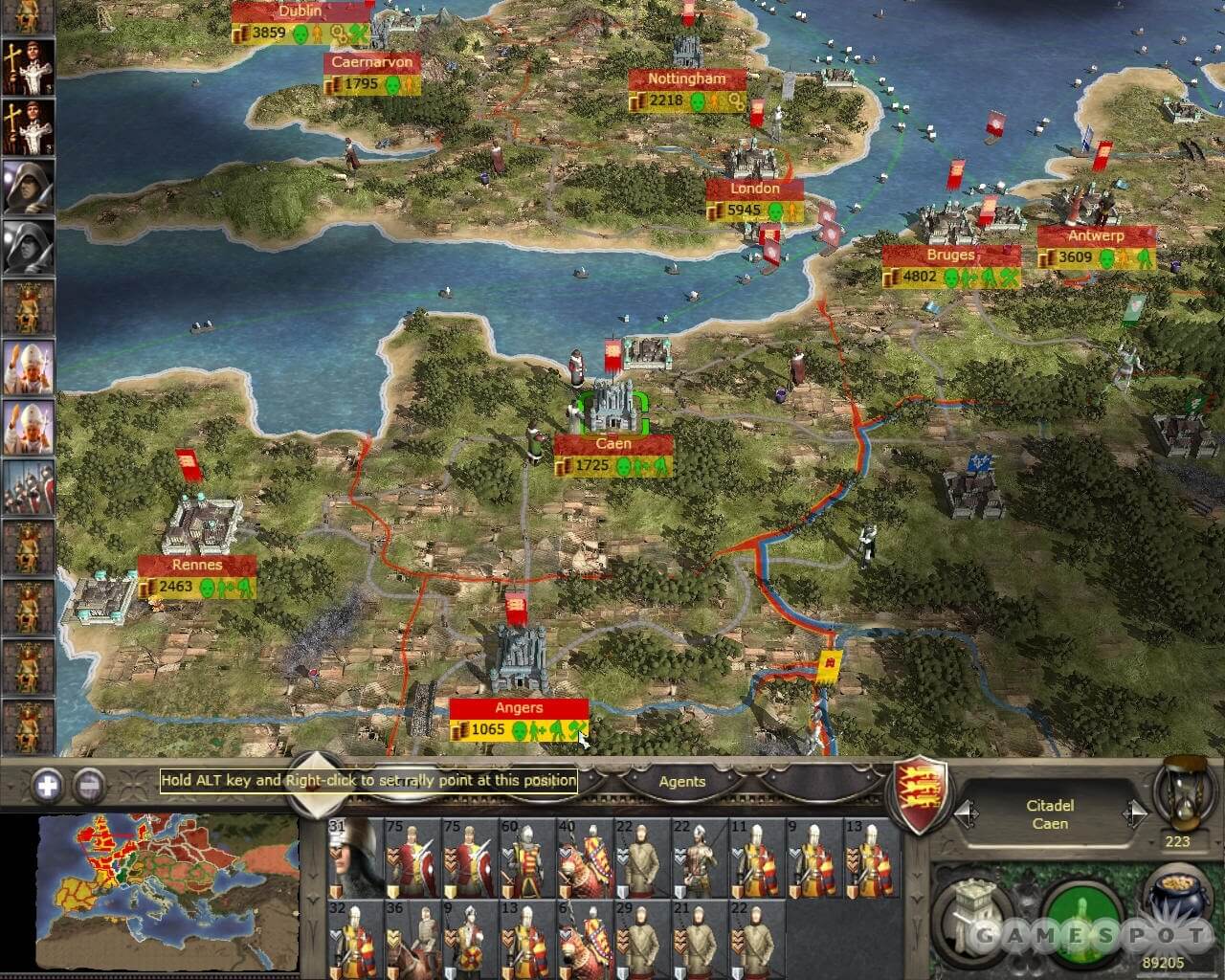
Task: Switch to the Agents tab
Action: point(681,782)
